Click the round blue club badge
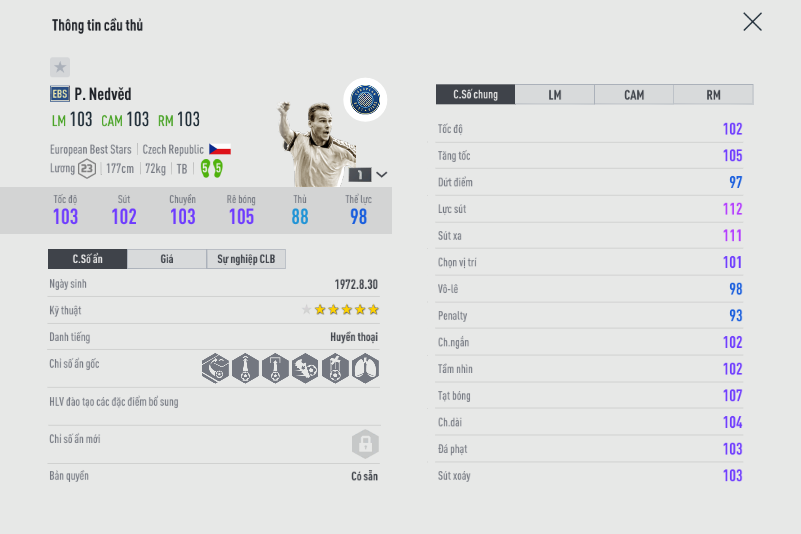The image size is (801, 534). (x=365, y=99)
